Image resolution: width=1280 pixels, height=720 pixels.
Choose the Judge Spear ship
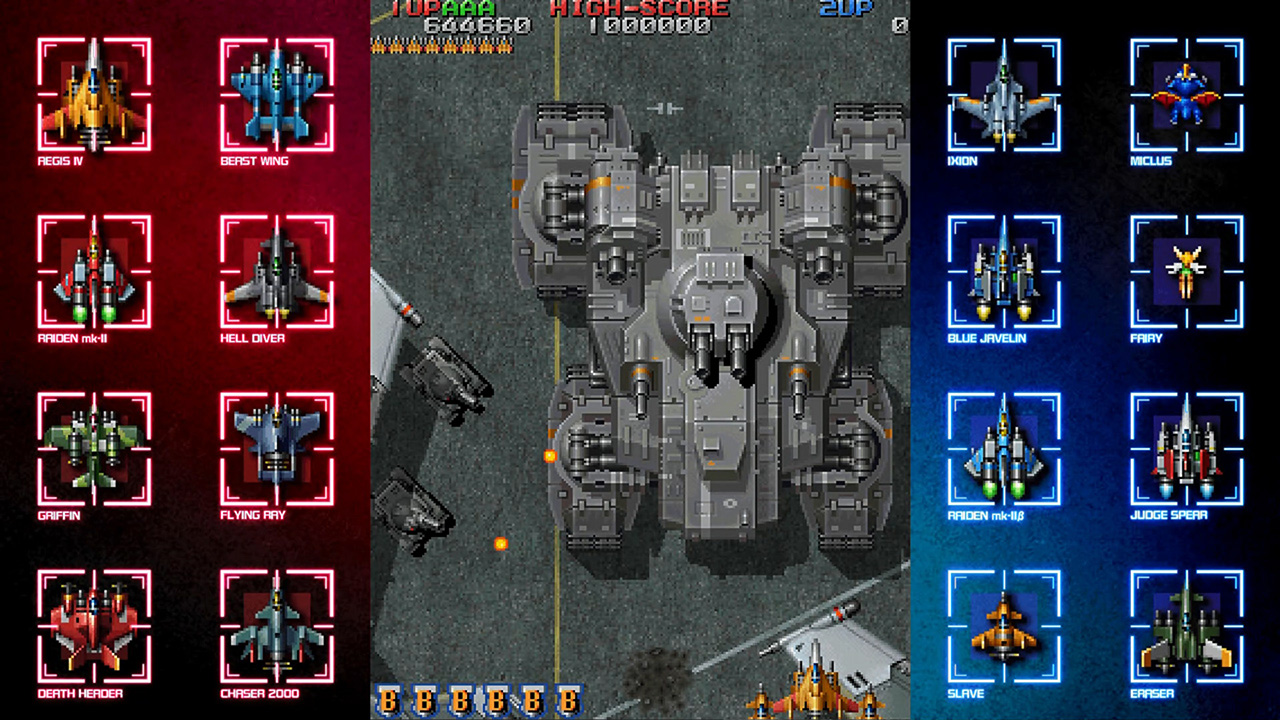pos(1186,448)
